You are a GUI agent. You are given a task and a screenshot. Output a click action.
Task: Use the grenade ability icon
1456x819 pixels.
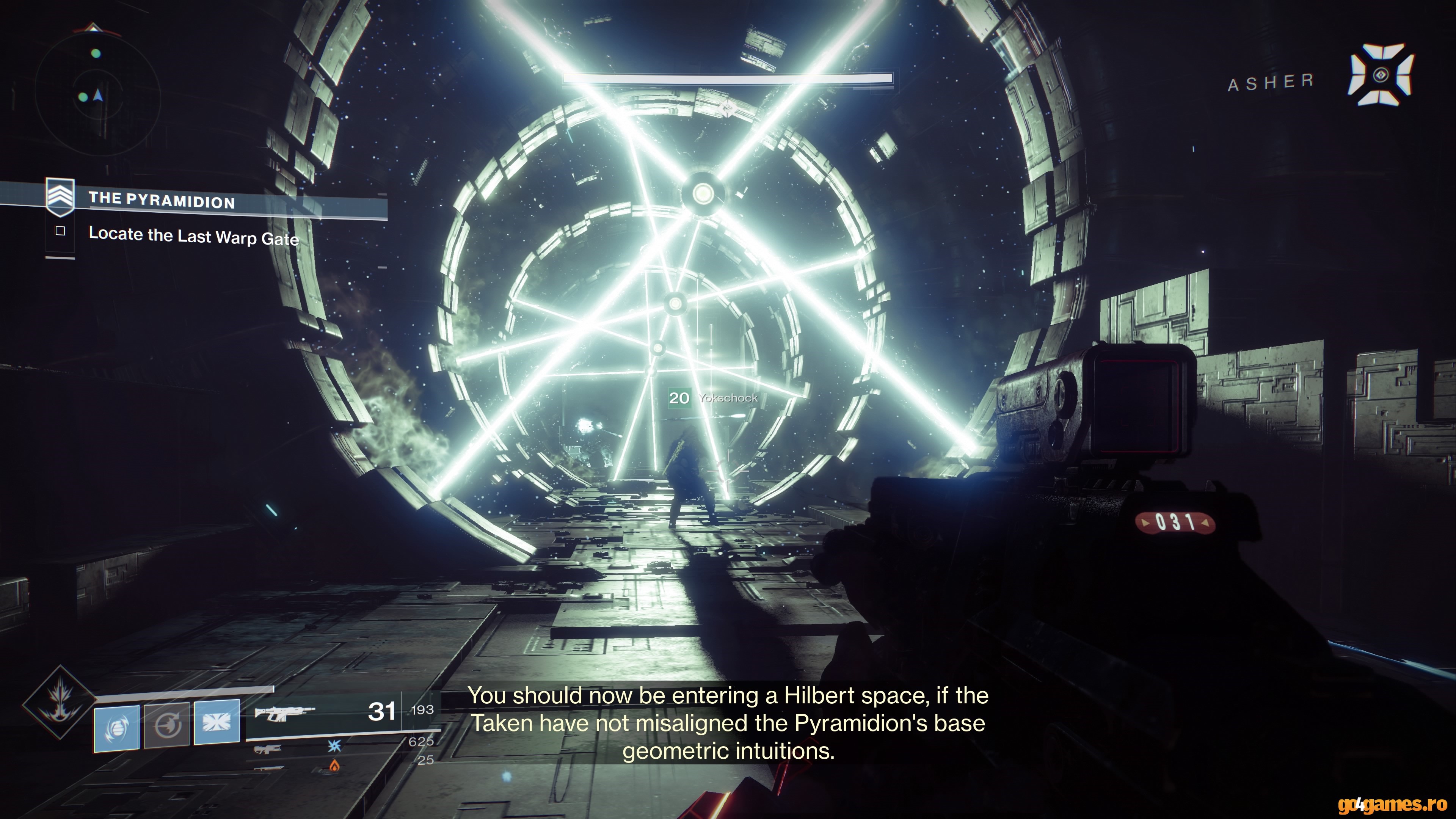click(x=117, y=728)
